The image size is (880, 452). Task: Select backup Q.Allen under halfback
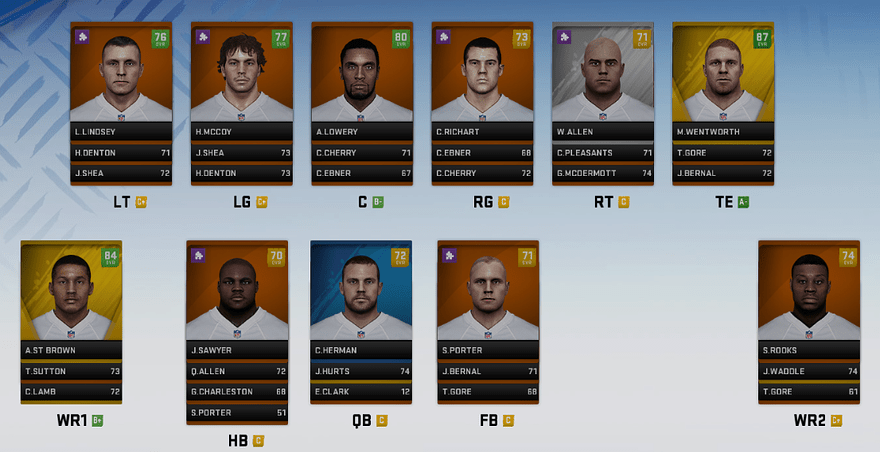[237, 371]
